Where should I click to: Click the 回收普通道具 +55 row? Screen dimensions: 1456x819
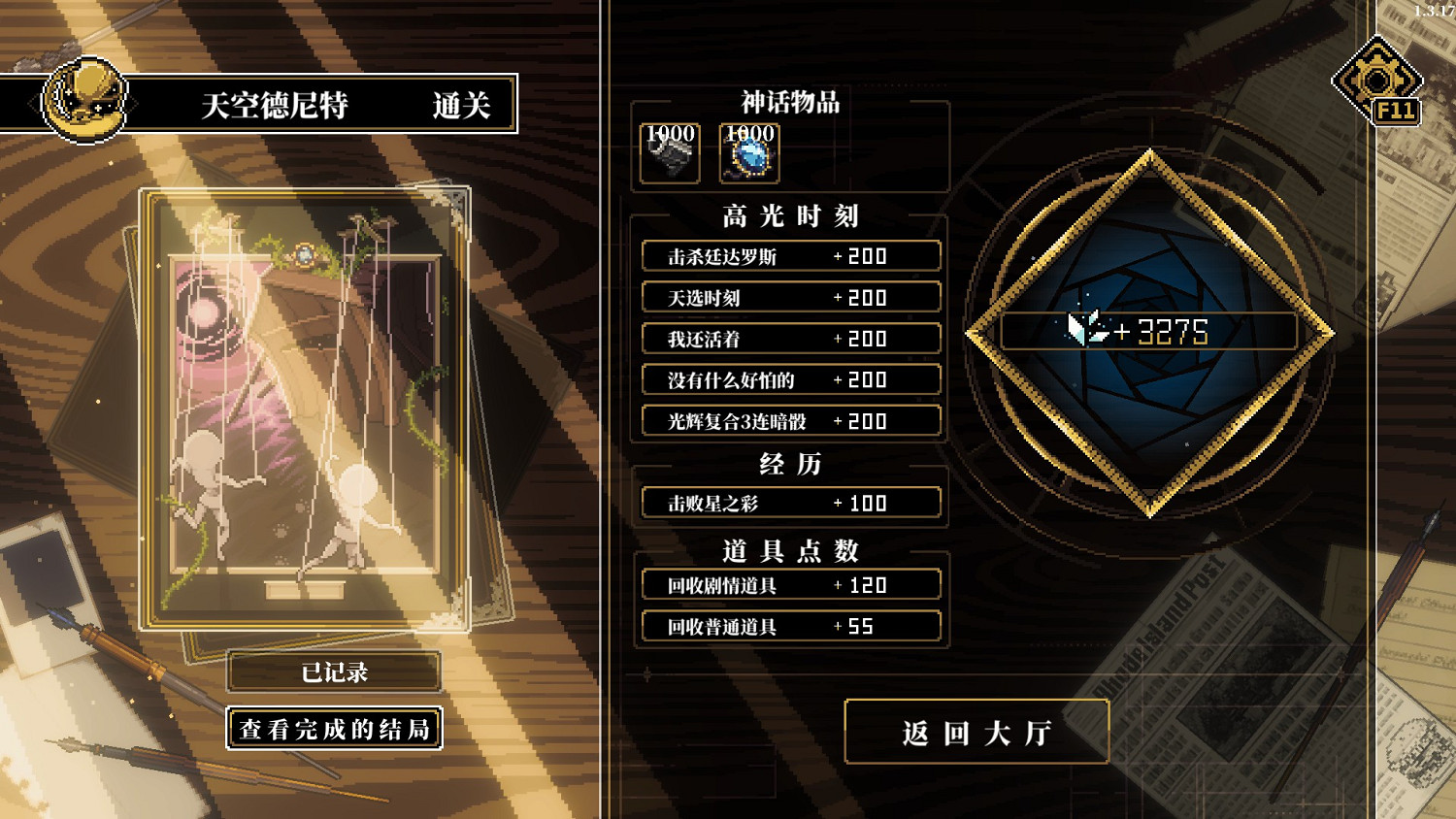click(x=790, y=626)
